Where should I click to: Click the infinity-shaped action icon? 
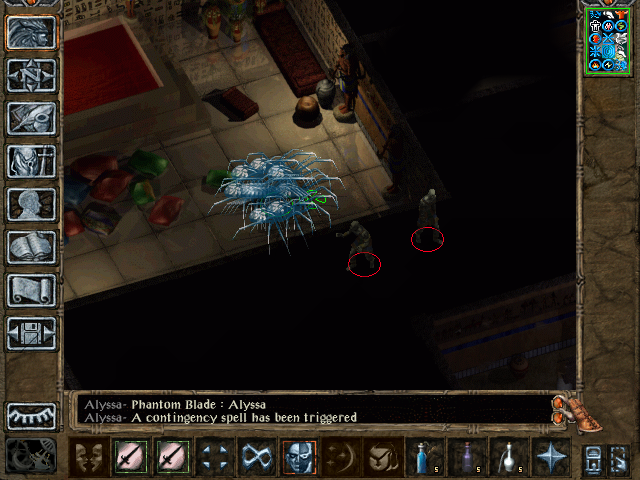(256, 457)
